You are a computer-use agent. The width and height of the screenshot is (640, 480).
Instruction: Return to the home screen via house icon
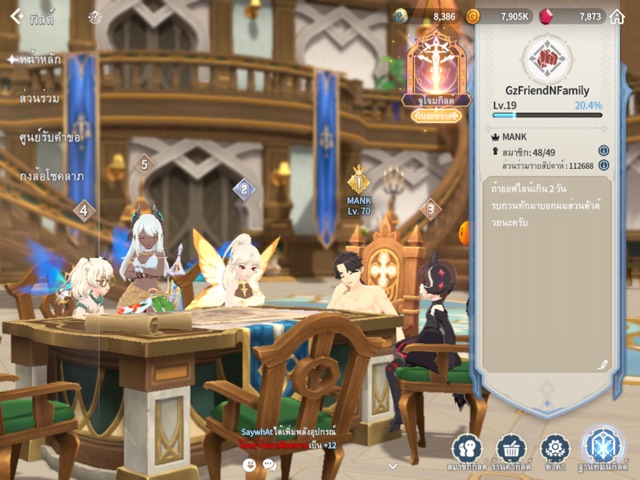[617, 16]
